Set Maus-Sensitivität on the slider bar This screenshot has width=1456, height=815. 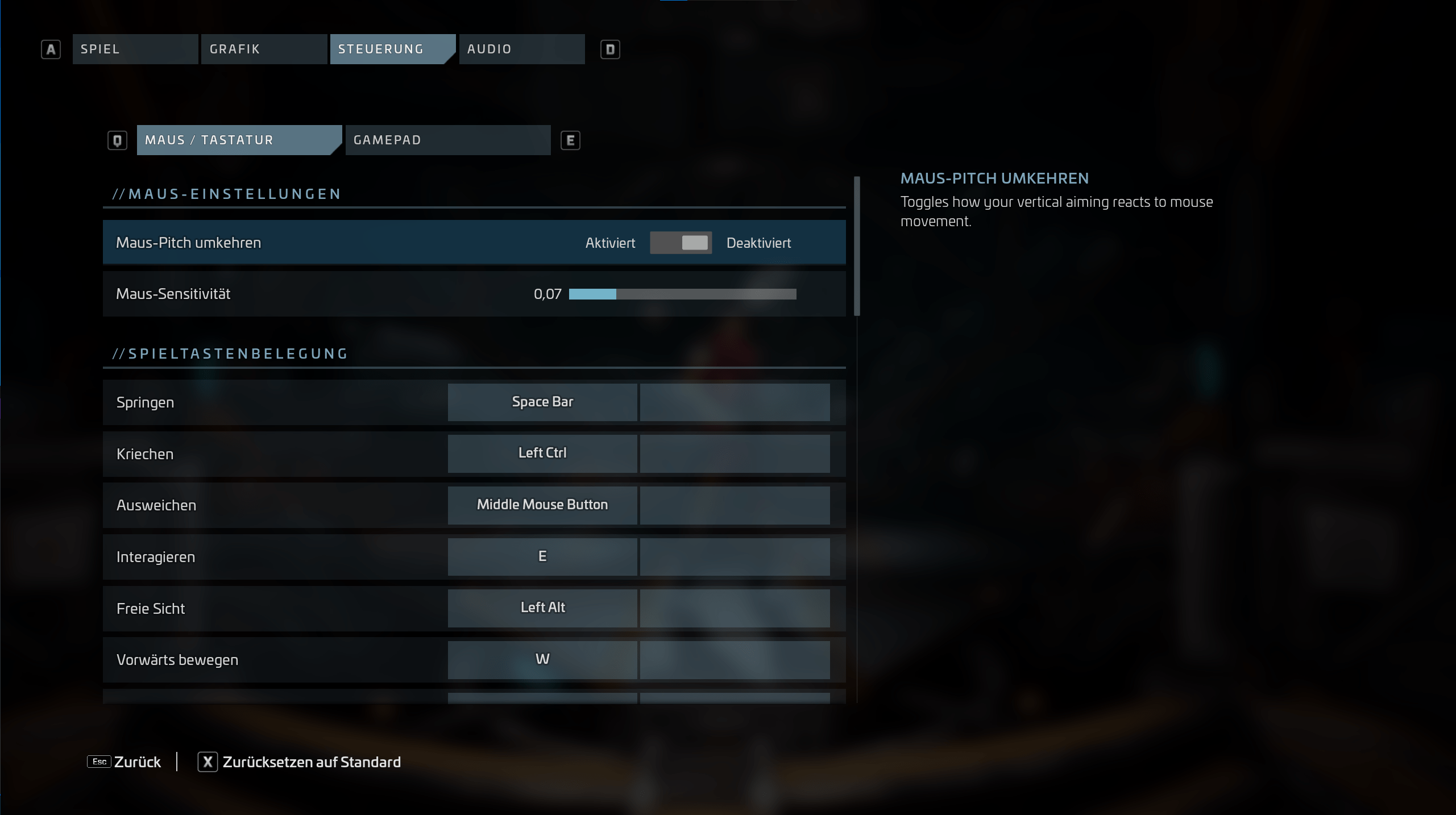pyautogui.click(x=682, y=294)
